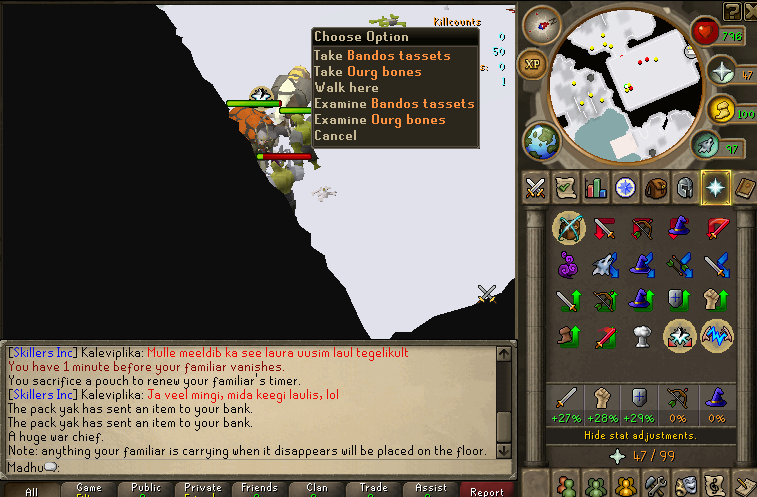
Task: Open the combat styles crossed swords tab
Action: [x=535, y=188]
